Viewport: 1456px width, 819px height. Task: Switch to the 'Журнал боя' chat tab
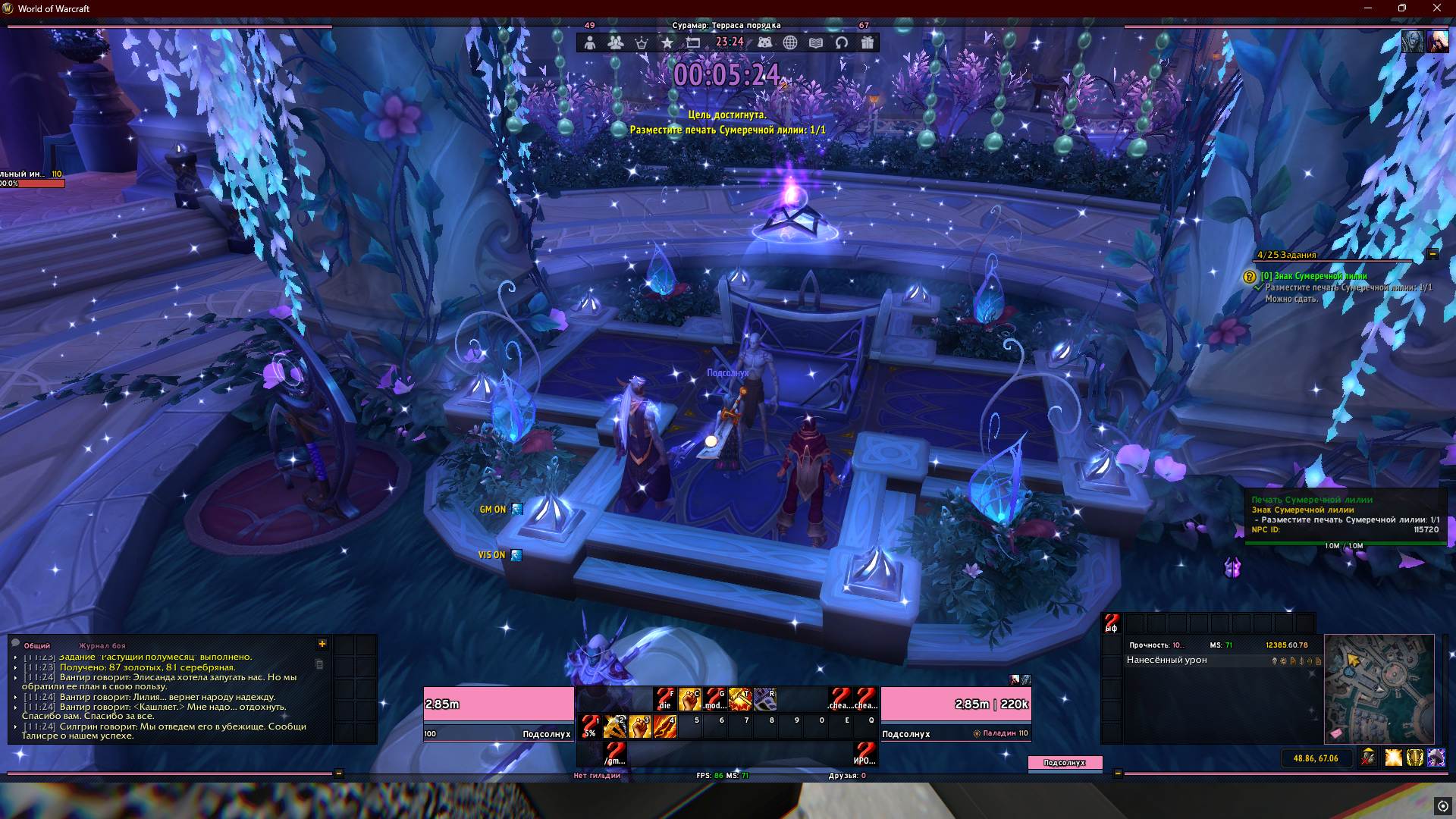tap(102, 646)
